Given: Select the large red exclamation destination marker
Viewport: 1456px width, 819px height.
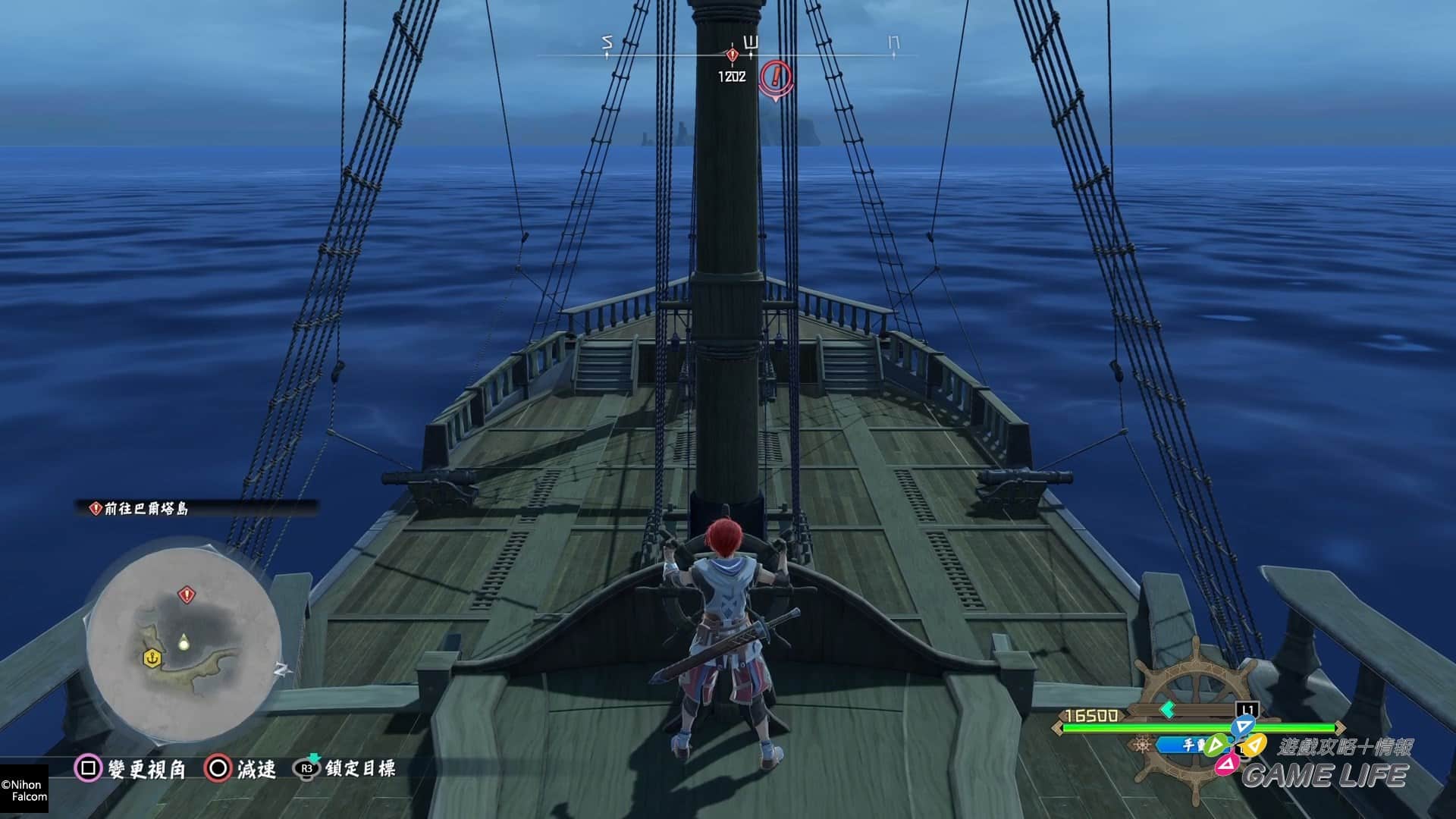Looking at the screenshot, I should 775,76.
